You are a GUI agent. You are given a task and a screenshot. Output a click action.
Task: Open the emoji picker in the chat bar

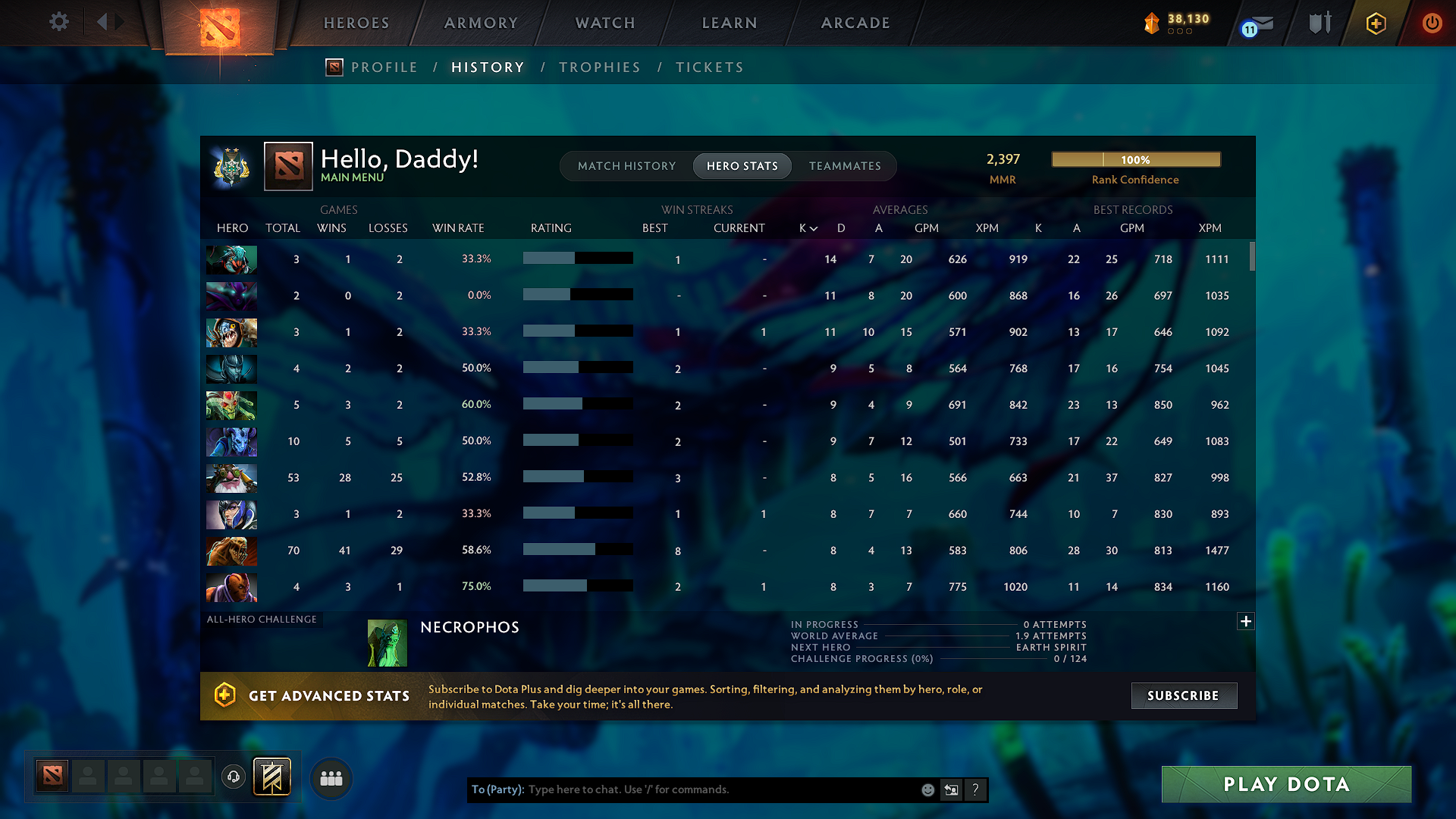point(927,789)
